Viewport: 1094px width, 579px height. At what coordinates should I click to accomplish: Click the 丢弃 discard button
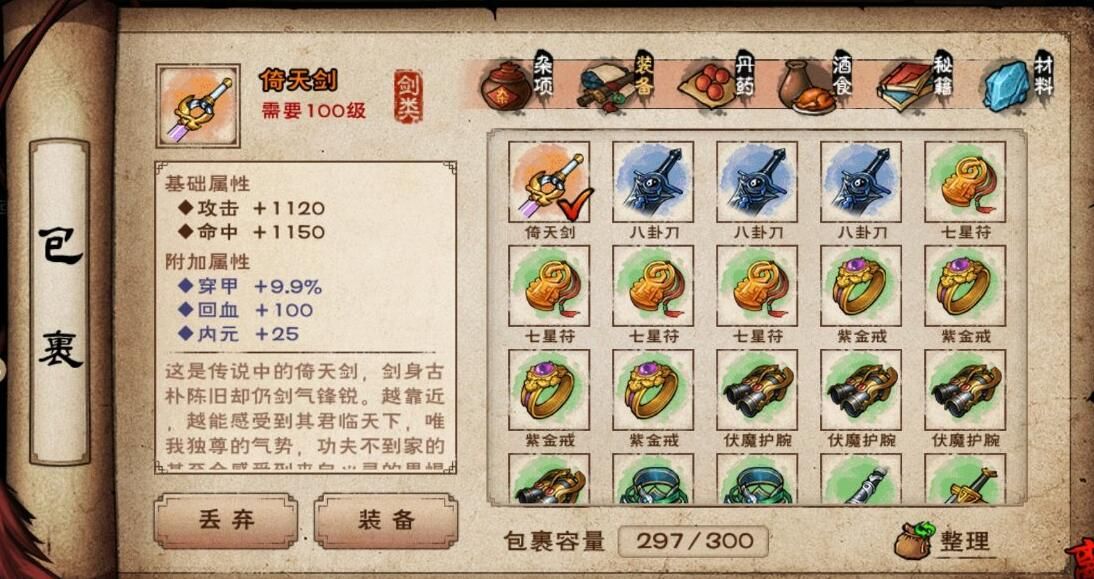(x=225, y=521)
